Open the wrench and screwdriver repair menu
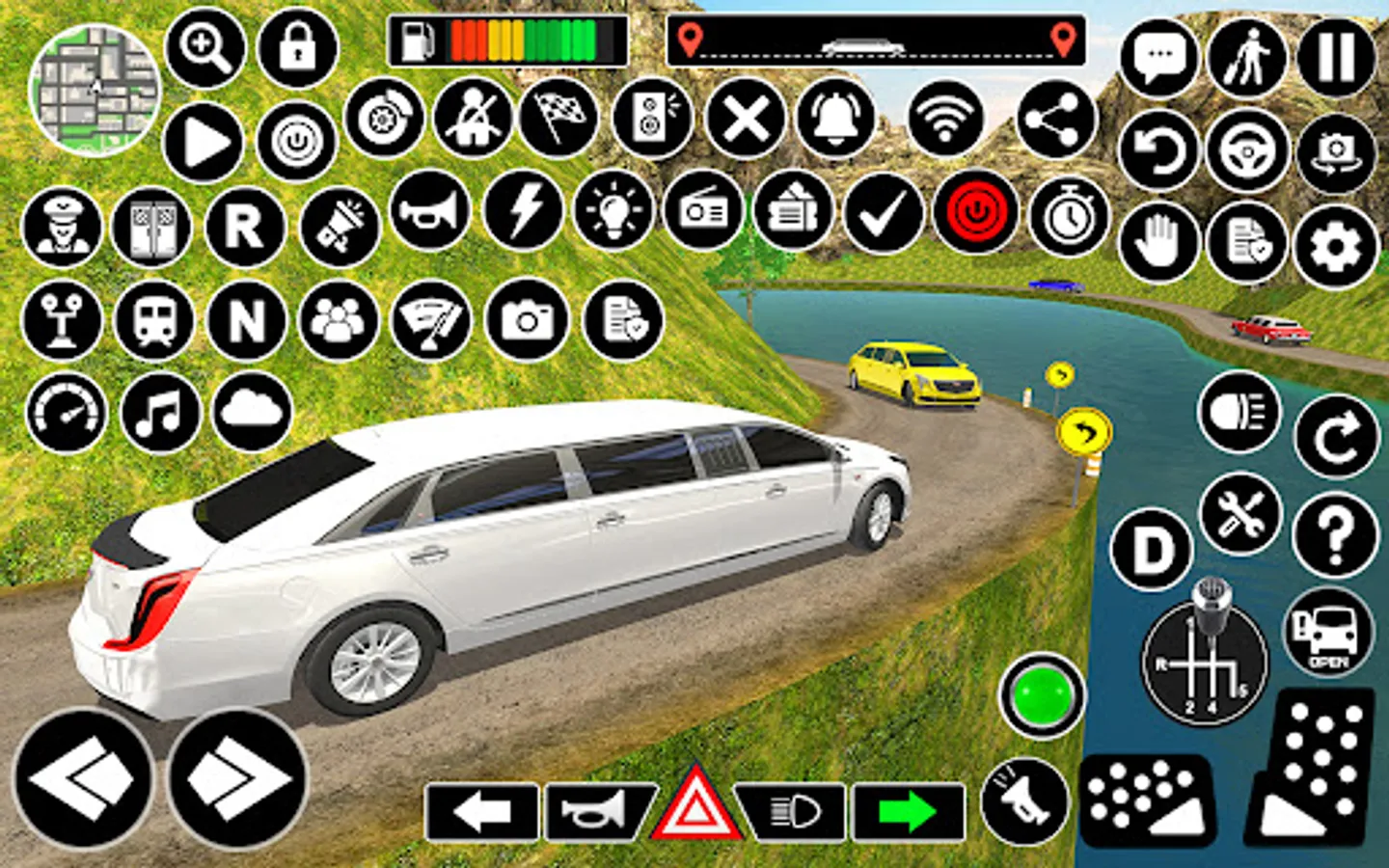Viewport: 1389px width, 868px height. point(1240,513)
